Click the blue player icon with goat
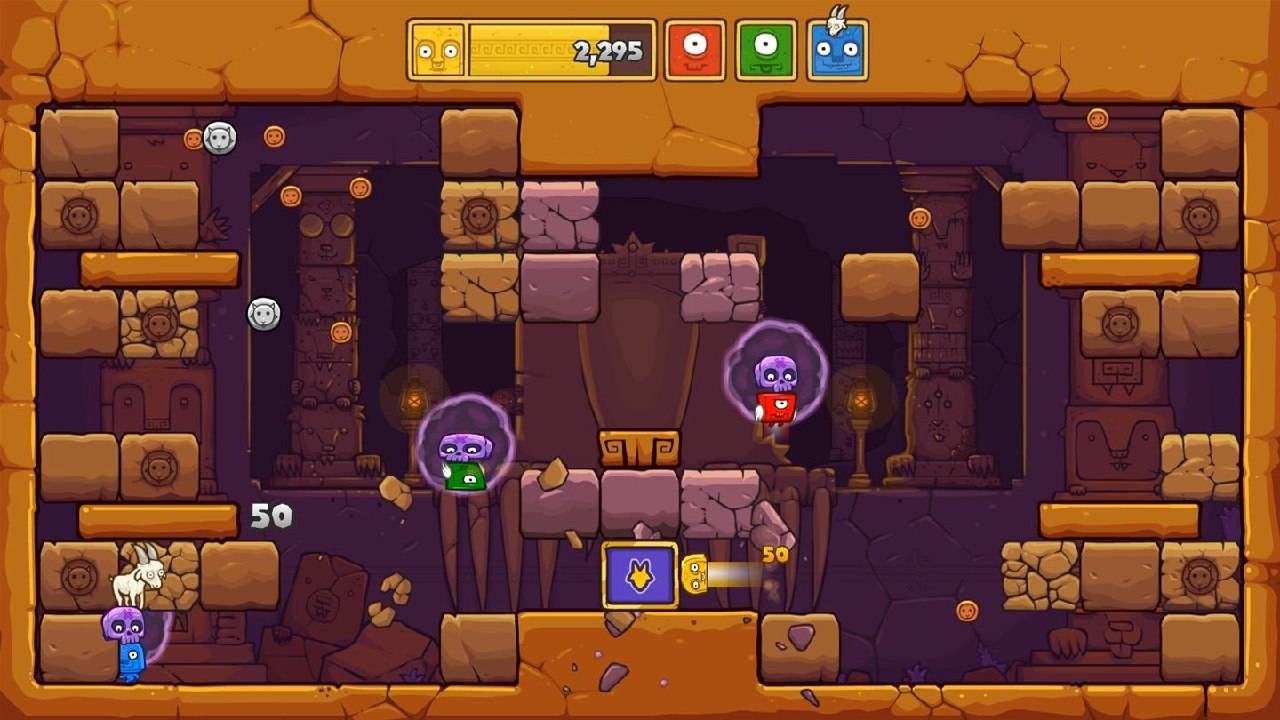This screenshot has height=720, width=1280. tap(837, 50)
